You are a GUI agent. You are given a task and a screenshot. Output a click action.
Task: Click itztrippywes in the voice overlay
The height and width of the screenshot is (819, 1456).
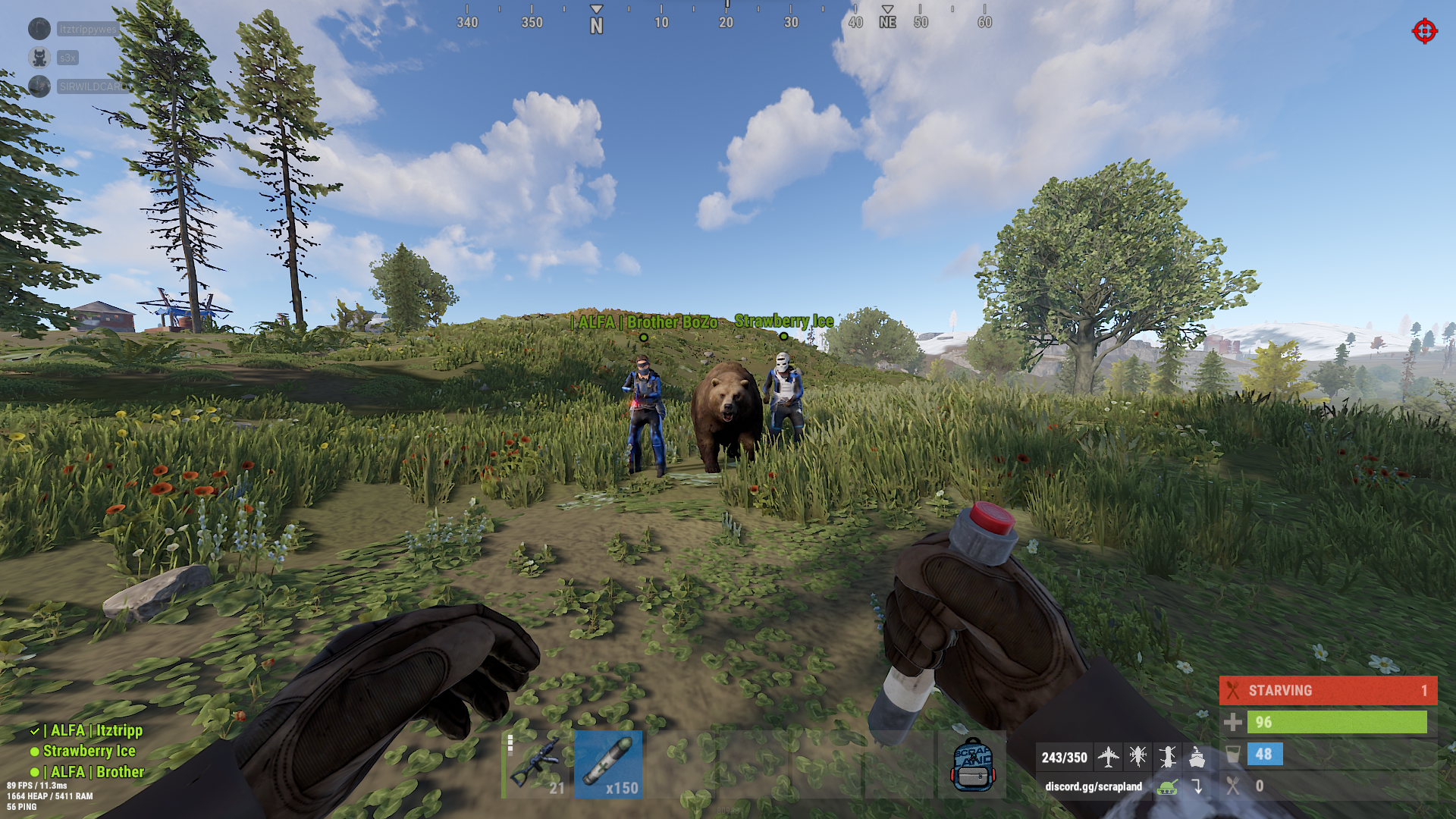pyautogui.click(x=87, y=30)
